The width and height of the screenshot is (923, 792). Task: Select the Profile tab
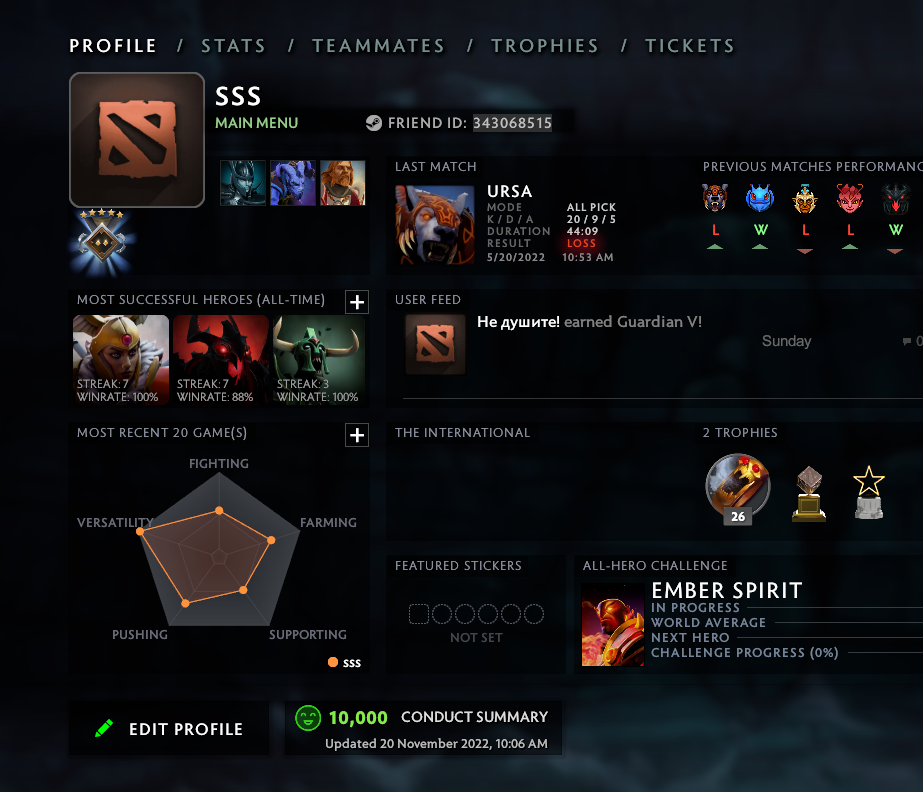[113, 46]
